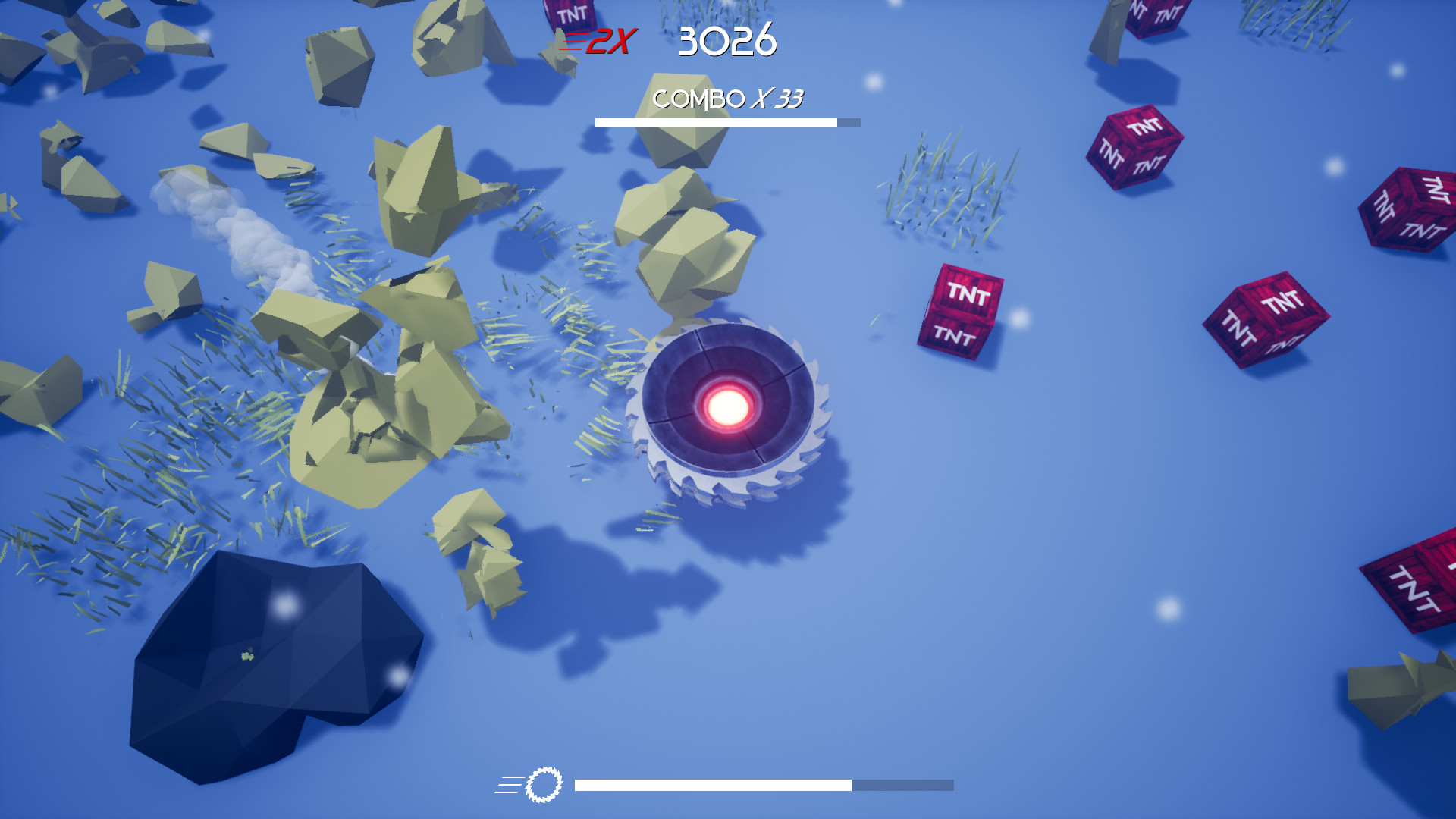
Task: Toggle the combo counter visibility
Action: 728,99
